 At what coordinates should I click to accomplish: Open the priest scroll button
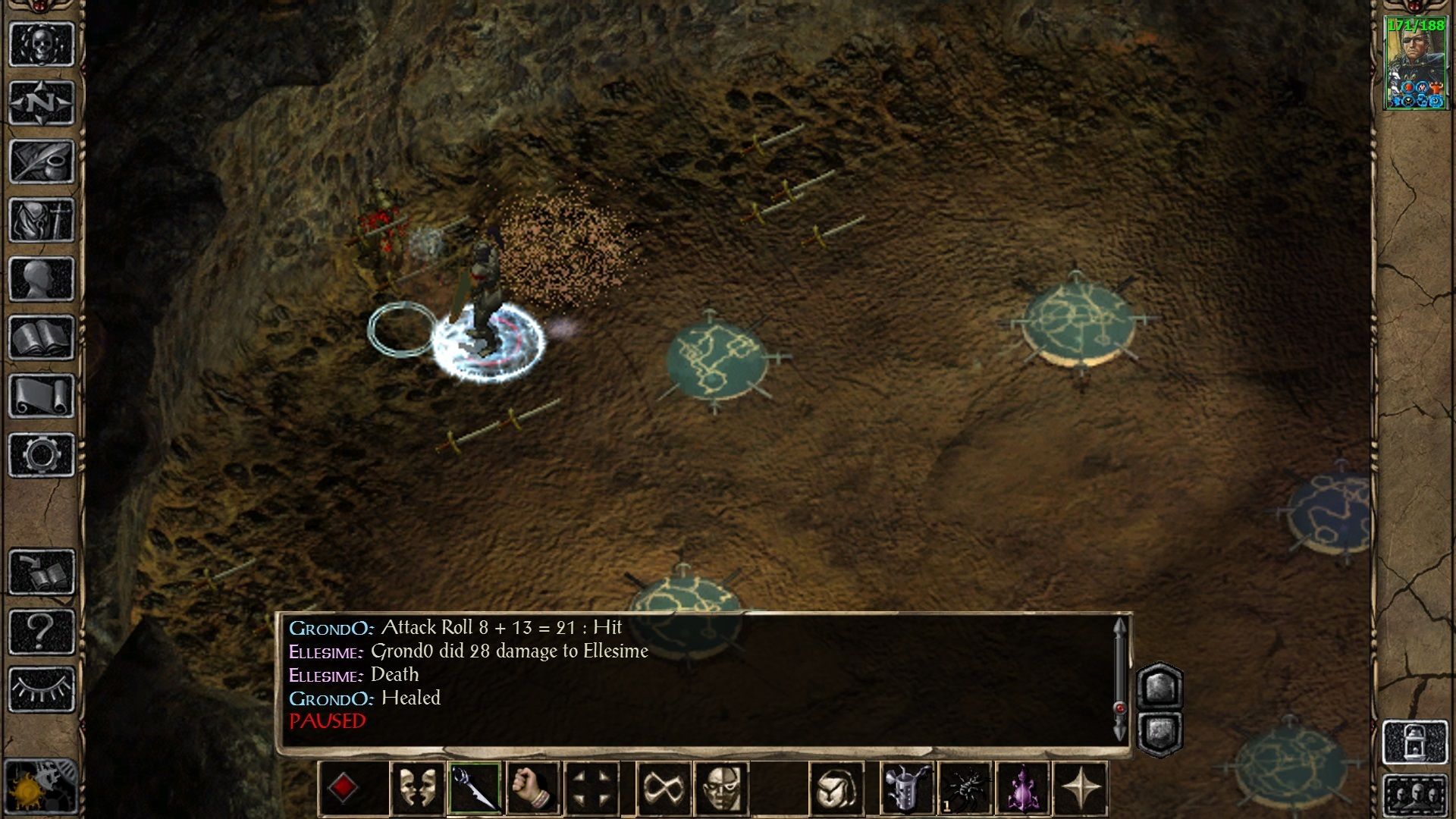click(42, 396)
